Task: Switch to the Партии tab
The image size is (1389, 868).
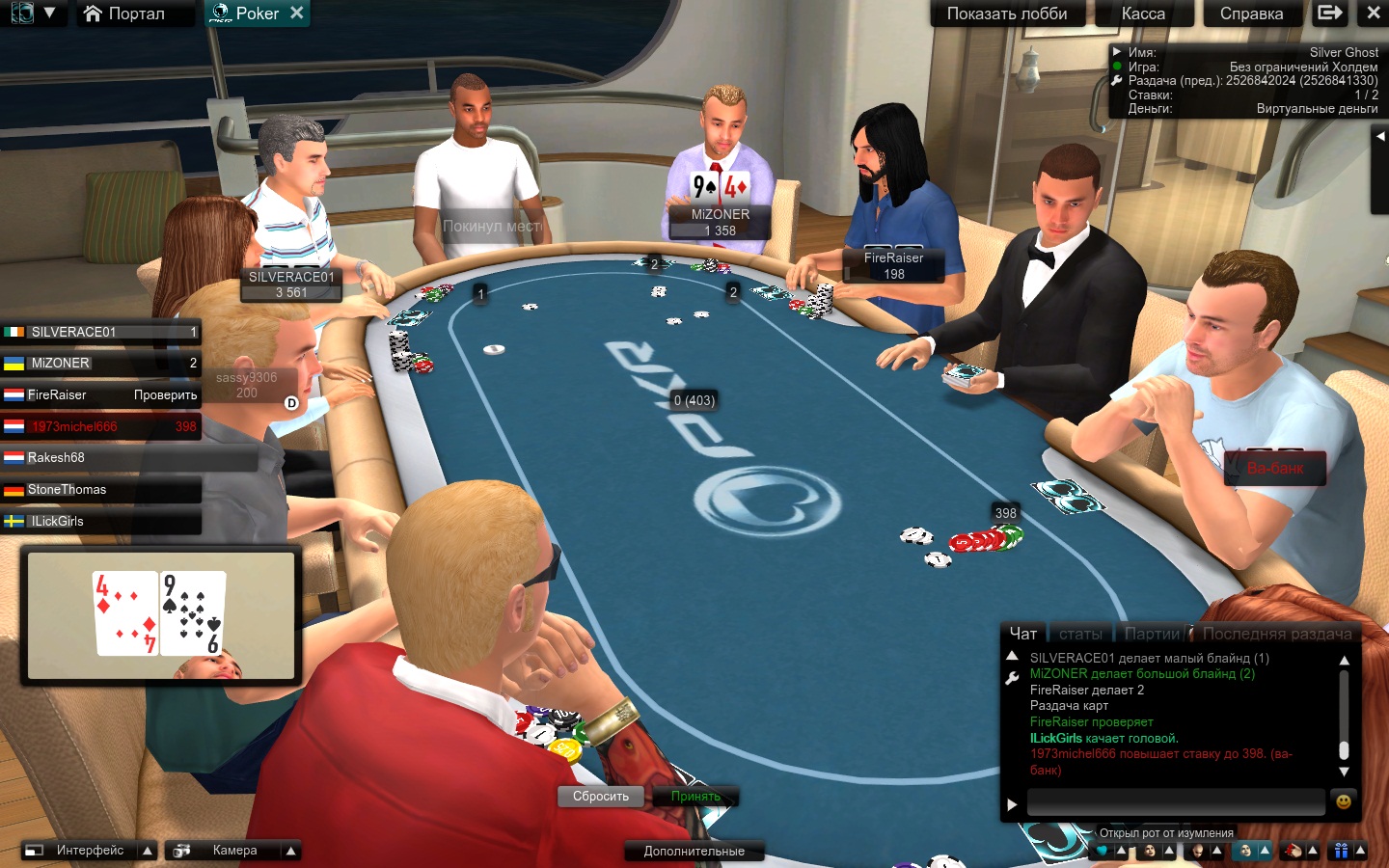Action: point(1152,634)
